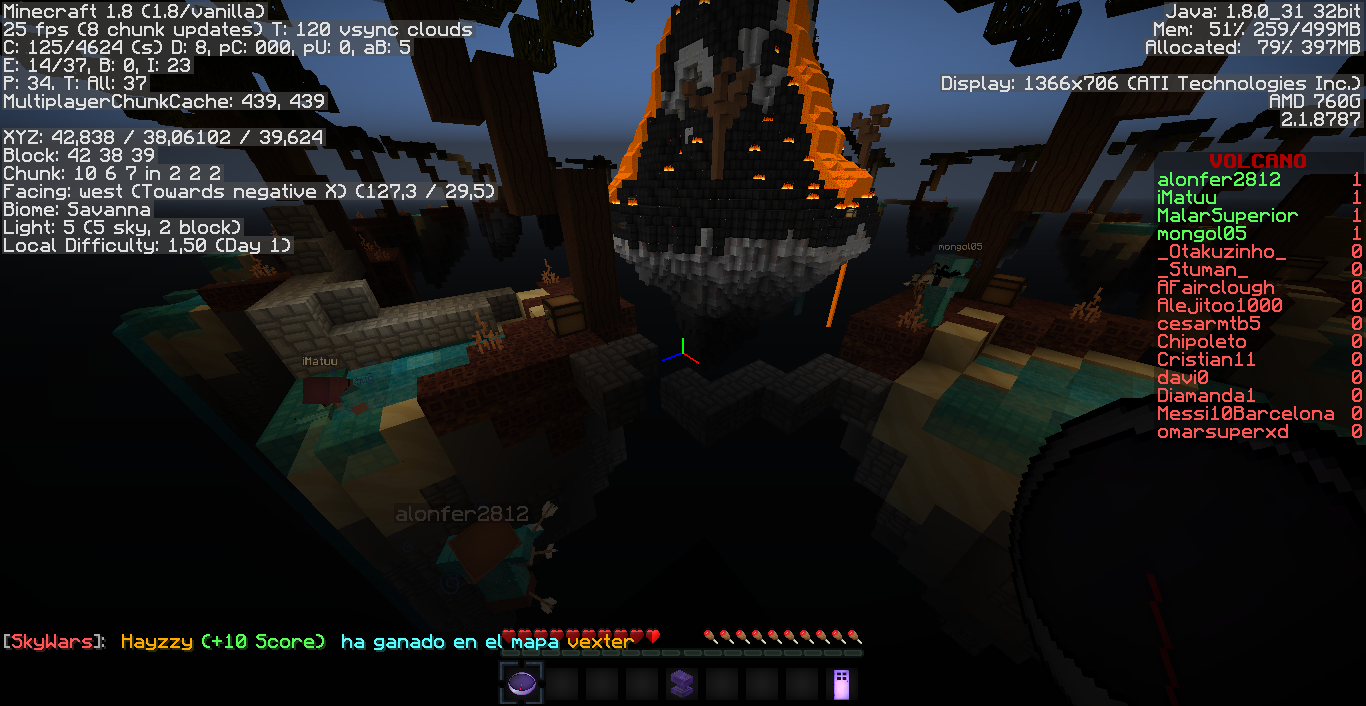Select the anvil hotbar slot
The height and width of the screenshot is (706, 1366).
681,684
